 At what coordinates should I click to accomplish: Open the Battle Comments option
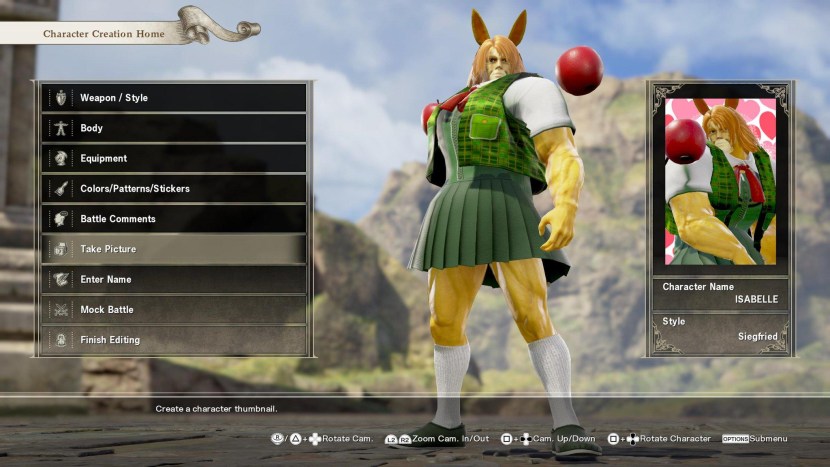click(x=174, y=219)
